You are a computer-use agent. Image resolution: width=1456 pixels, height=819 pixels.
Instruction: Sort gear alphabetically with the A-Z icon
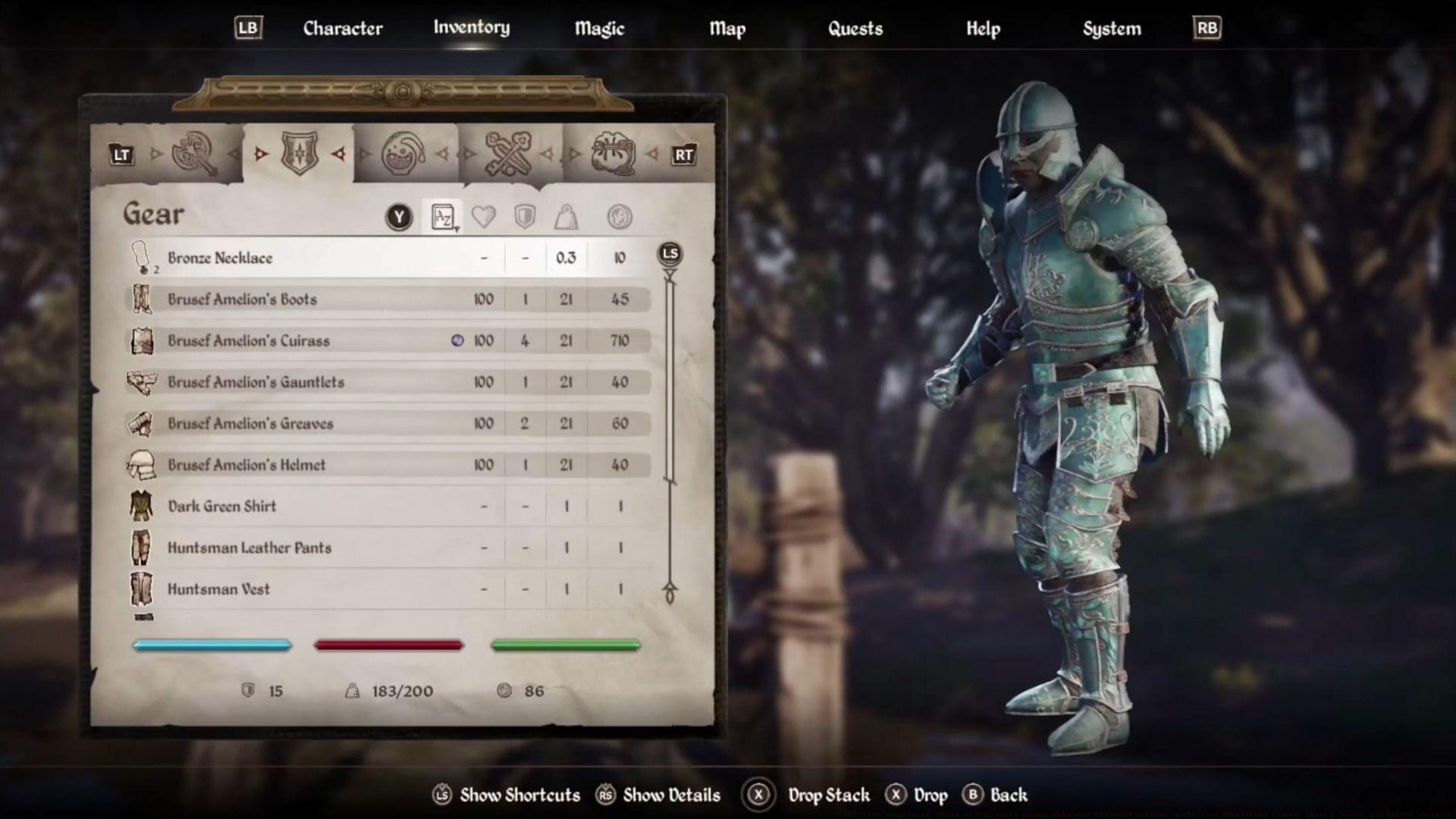[442, 218]
